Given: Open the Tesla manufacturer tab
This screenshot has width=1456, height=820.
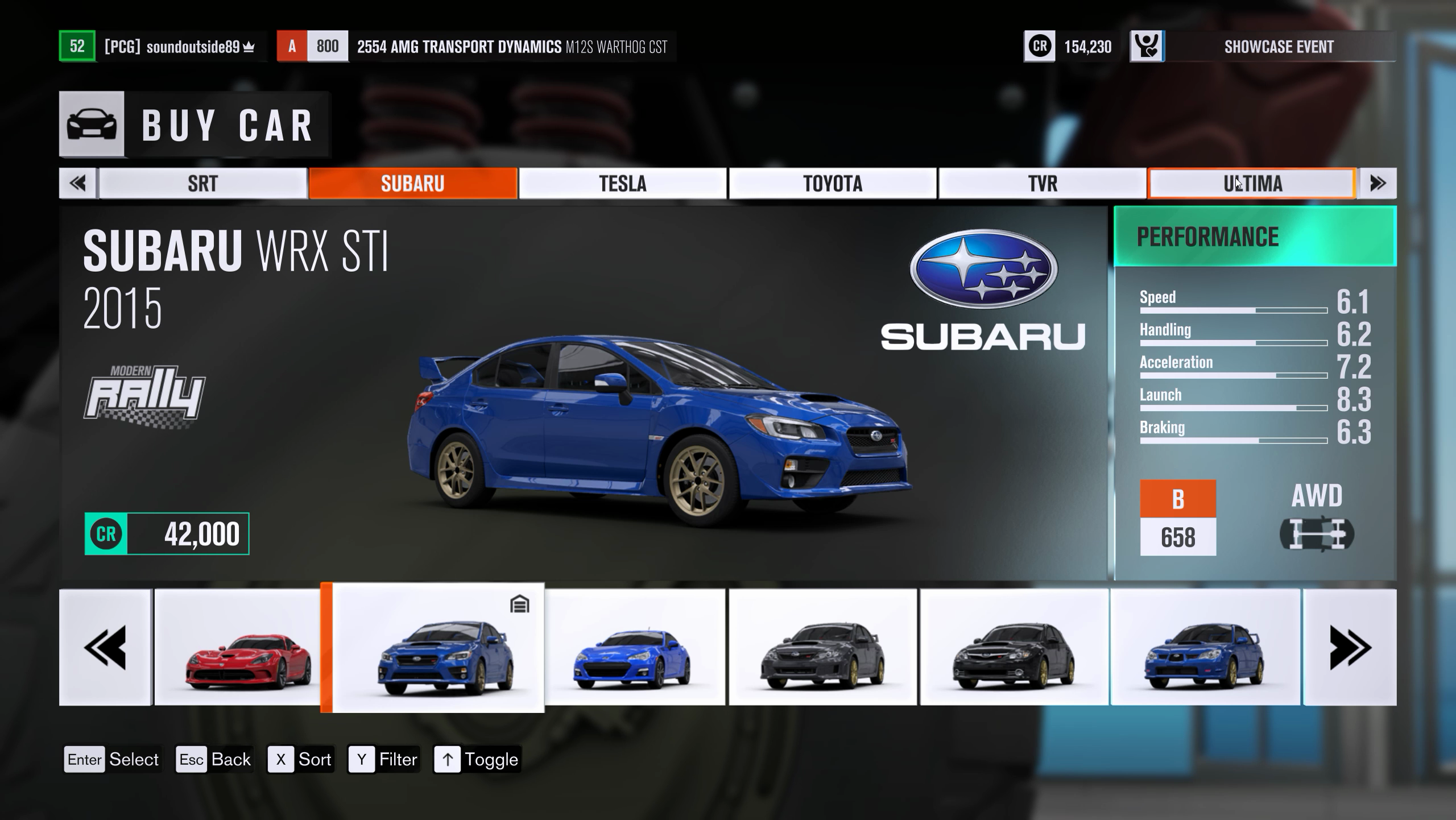Looking at the screenshot, I should click(622, 183).
